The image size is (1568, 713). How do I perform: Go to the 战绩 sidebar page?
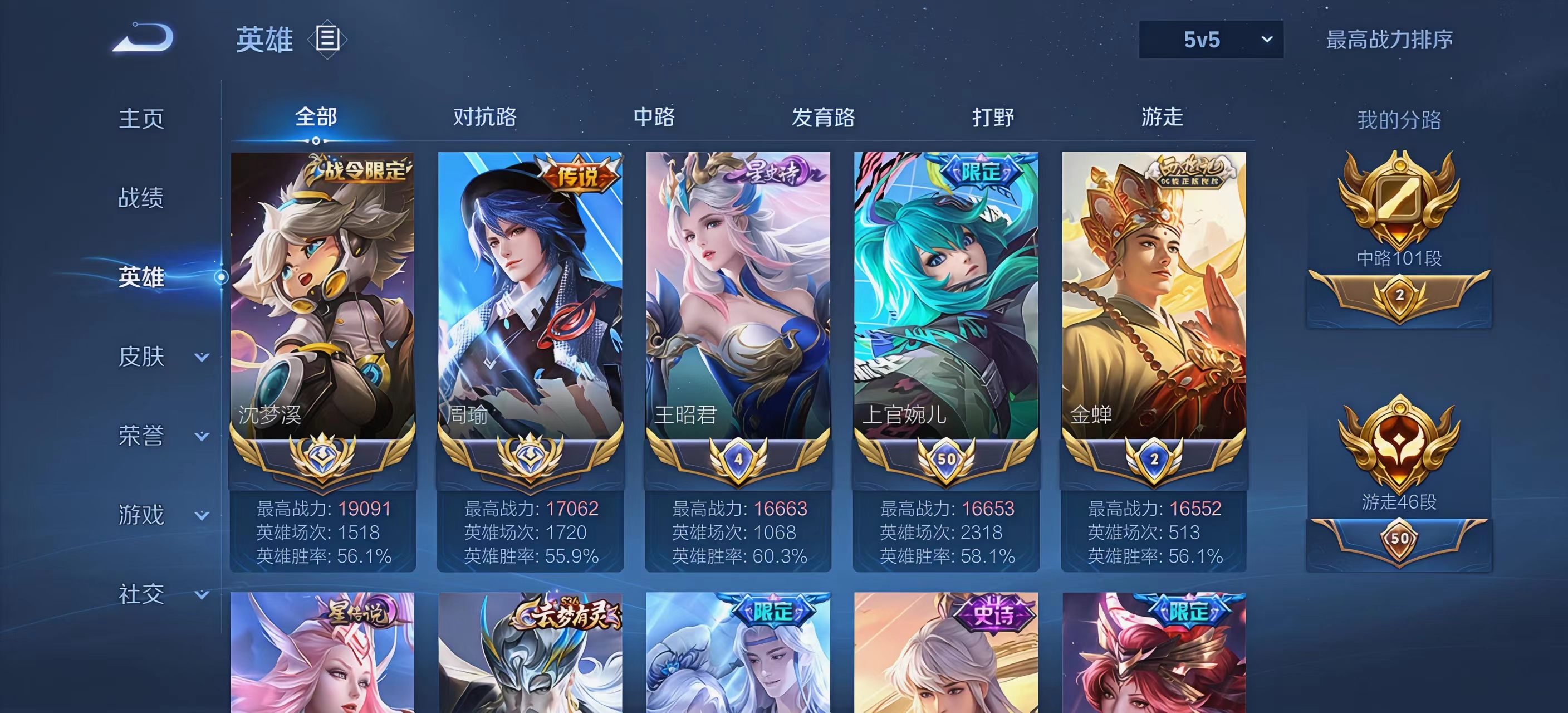click(x=141, y=198)
